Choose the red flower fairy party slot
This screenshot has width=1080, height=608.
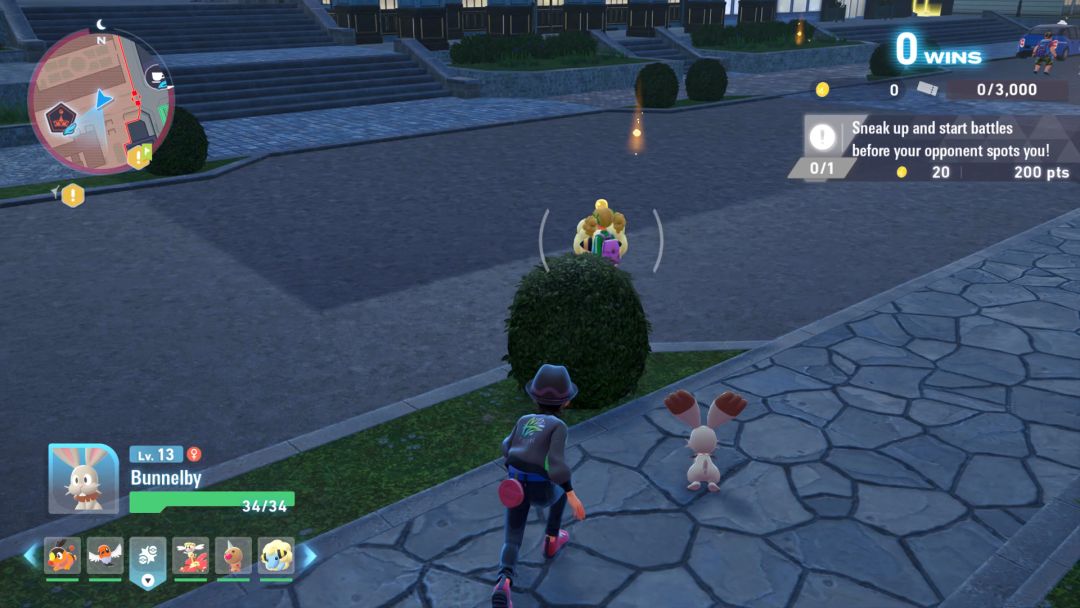191,557
